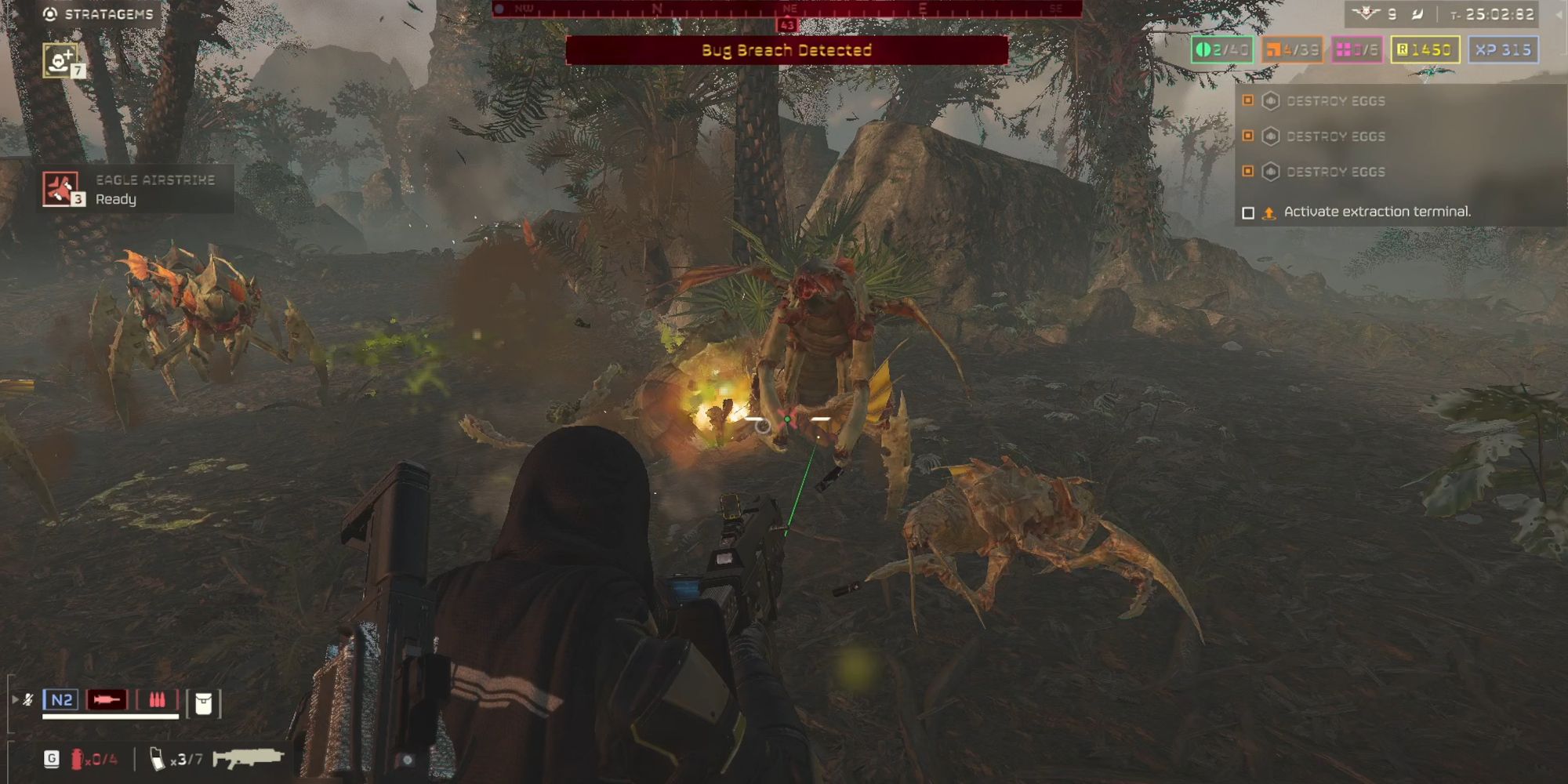Select the Activate extraction terminal objective
This screenshot has width=1568, height=784.
(1376, 212)
